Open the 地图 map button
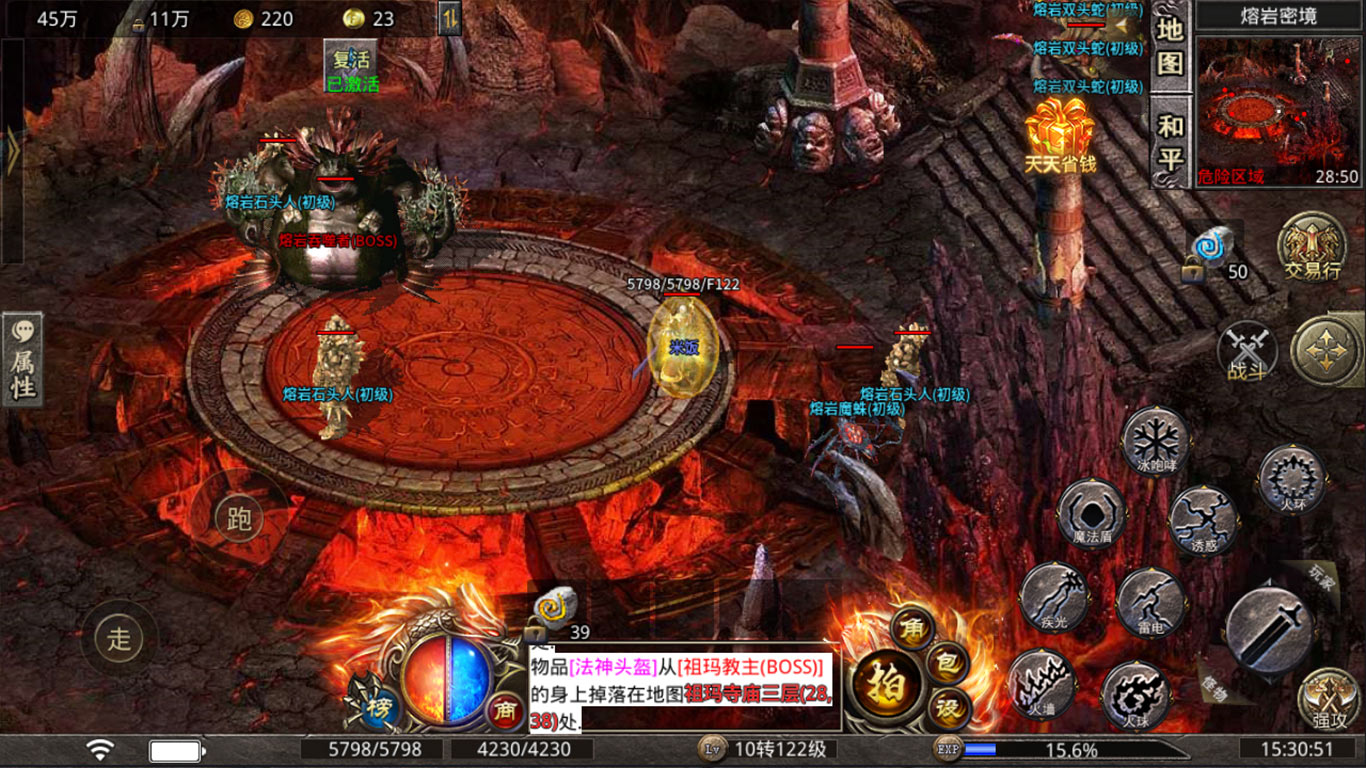Screen dimensions: 1366x768 [x=1170, y=46]
